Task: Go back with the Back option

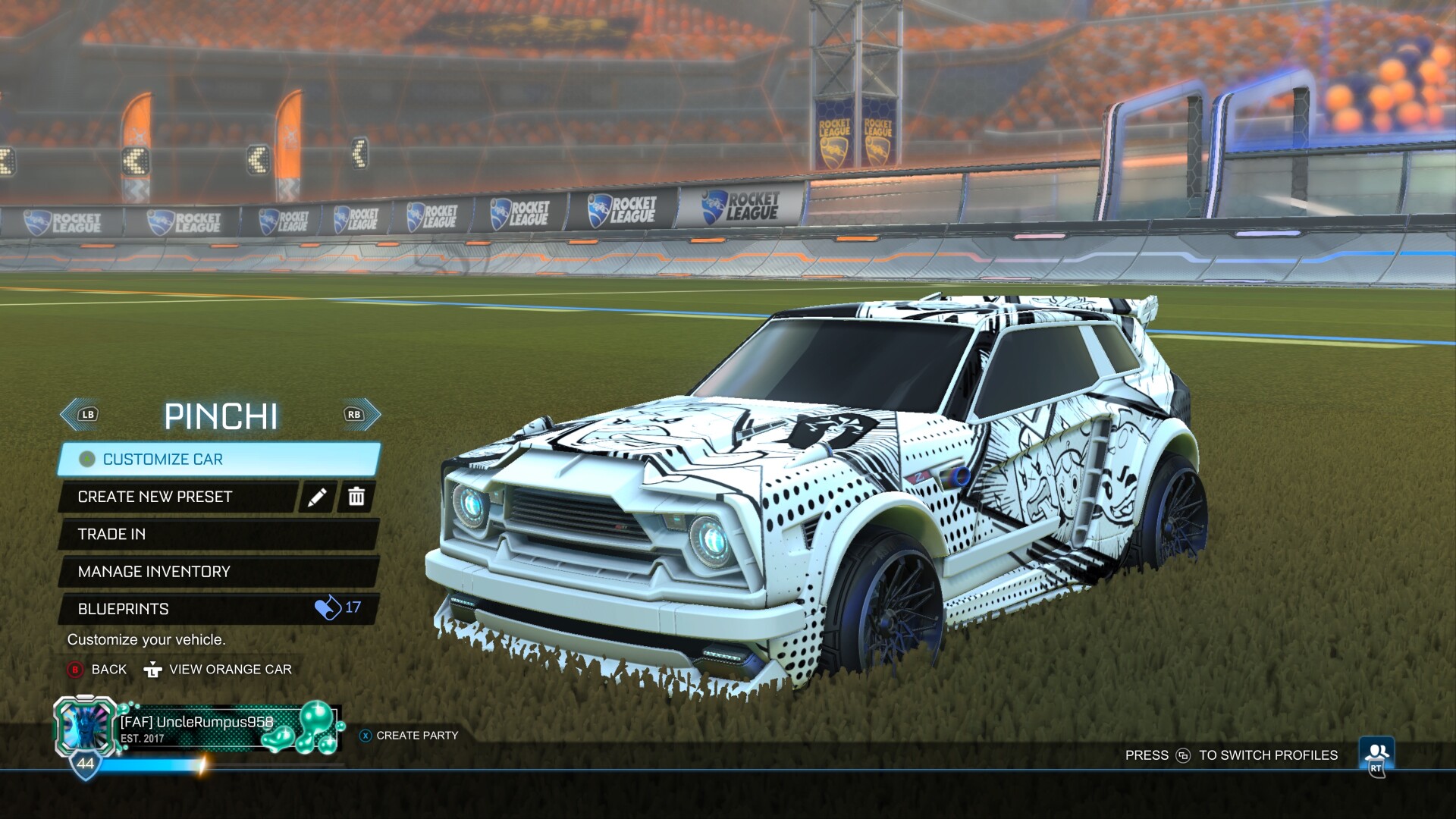Action: tap(98, 670)
